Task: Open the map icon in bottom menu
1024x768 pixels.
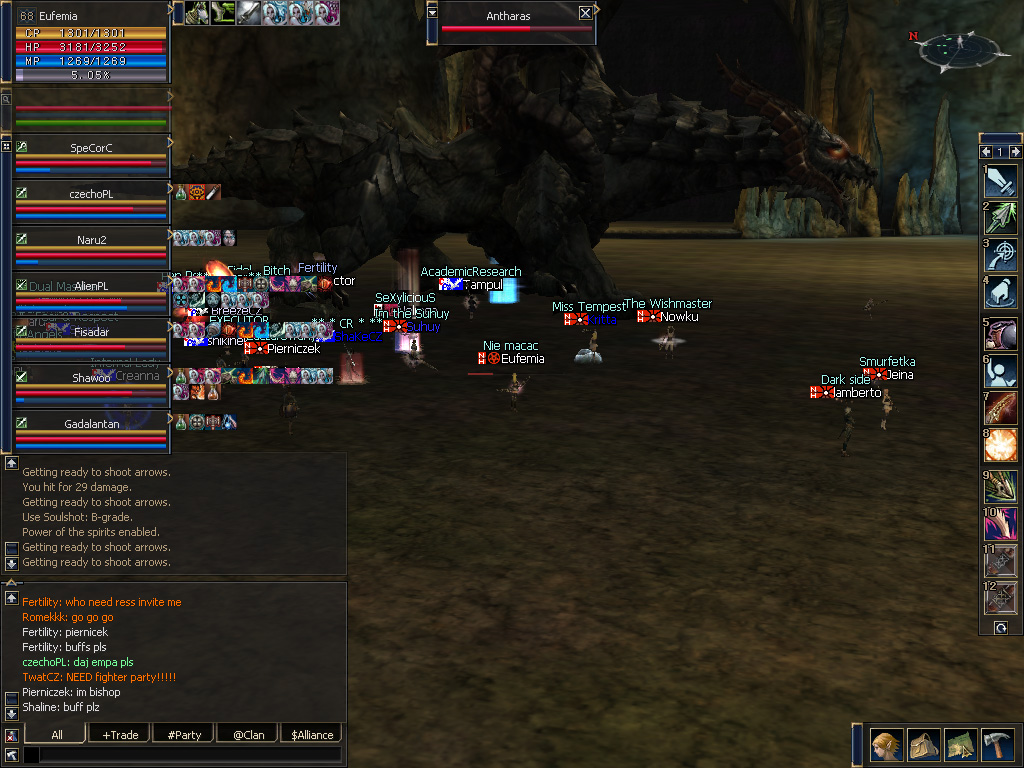Action: 960,745
